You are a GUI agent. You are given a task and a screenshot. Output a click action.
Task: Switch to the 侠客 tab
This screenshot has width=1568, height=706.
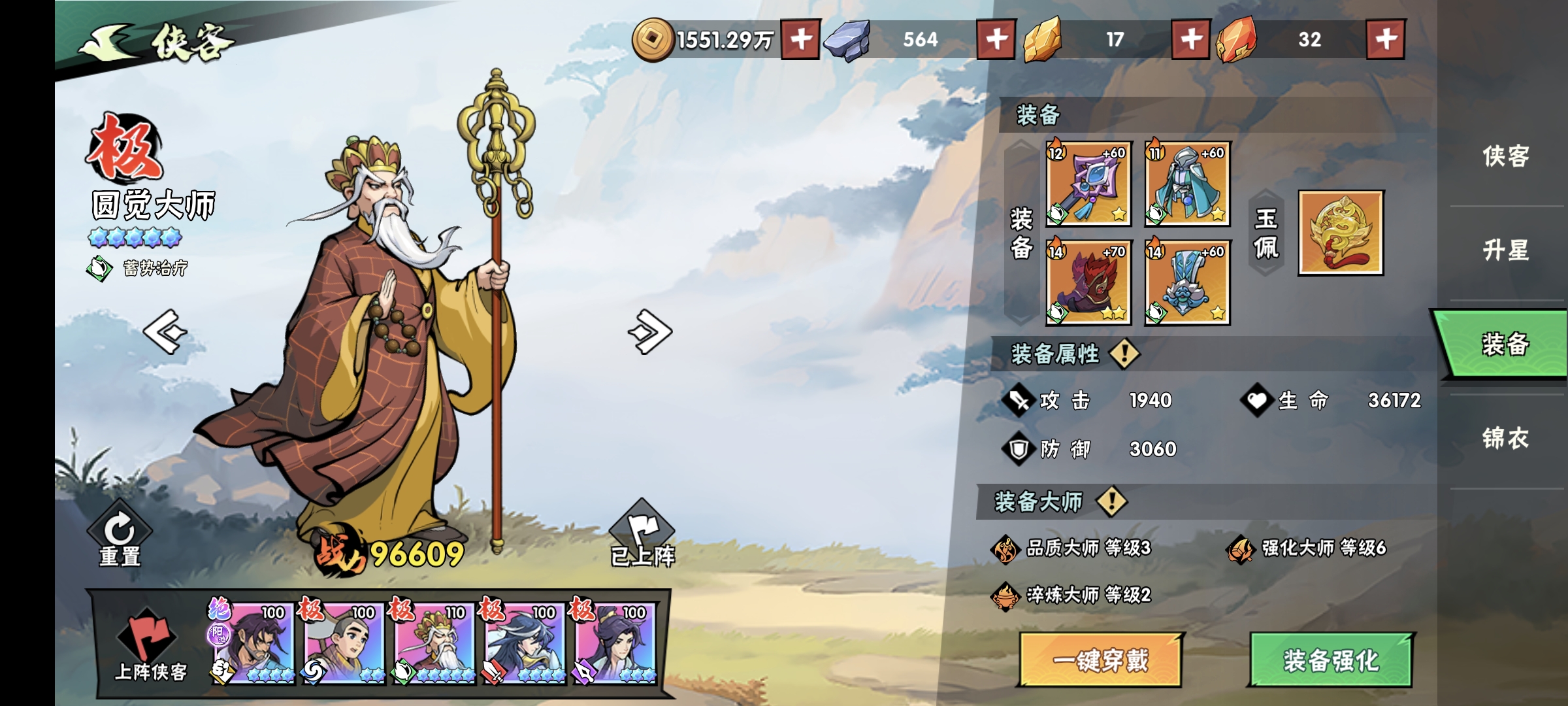(1505, 156)
